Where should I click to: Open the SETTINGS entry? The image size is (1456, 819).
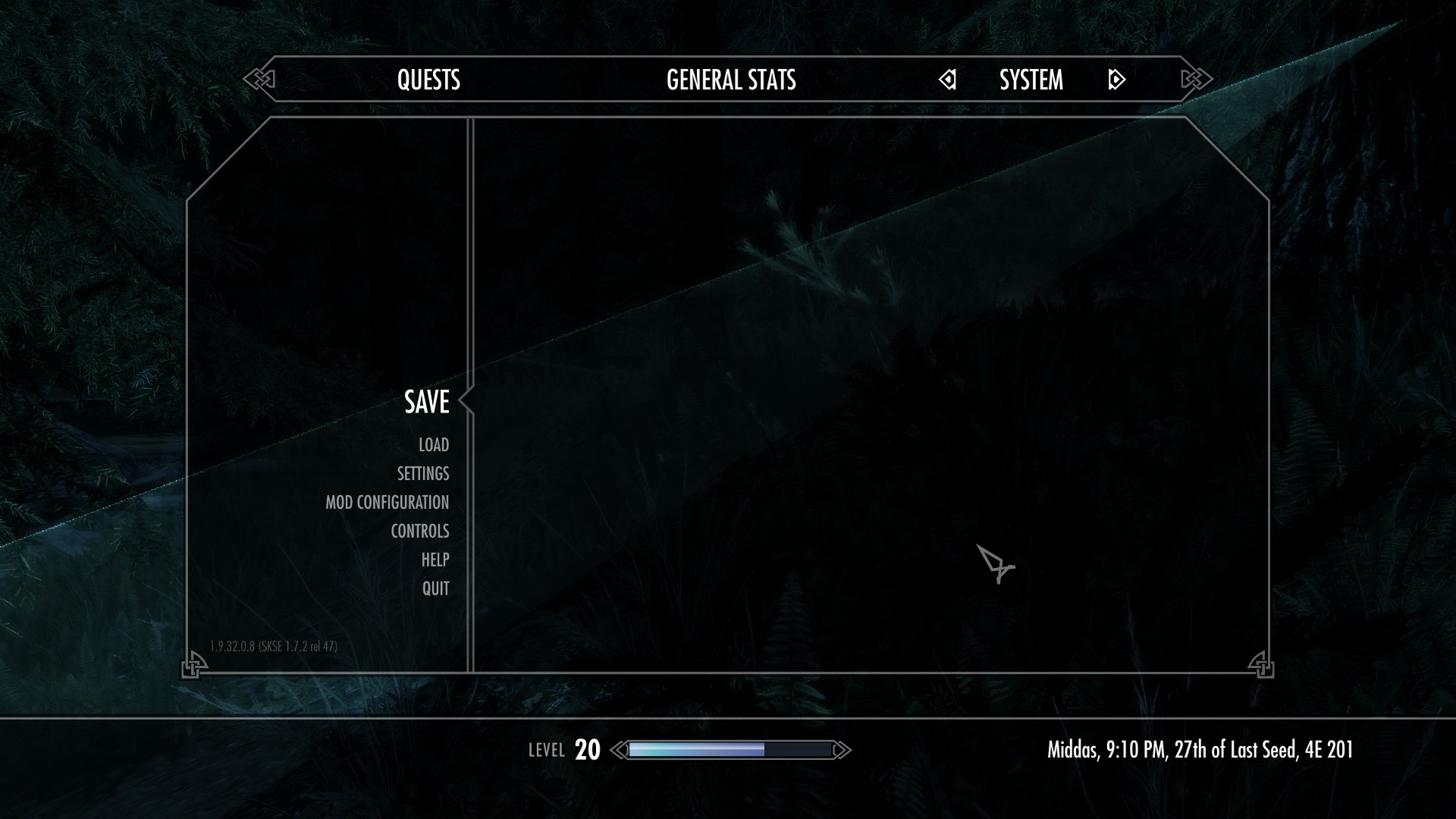[x=423, y=473]
